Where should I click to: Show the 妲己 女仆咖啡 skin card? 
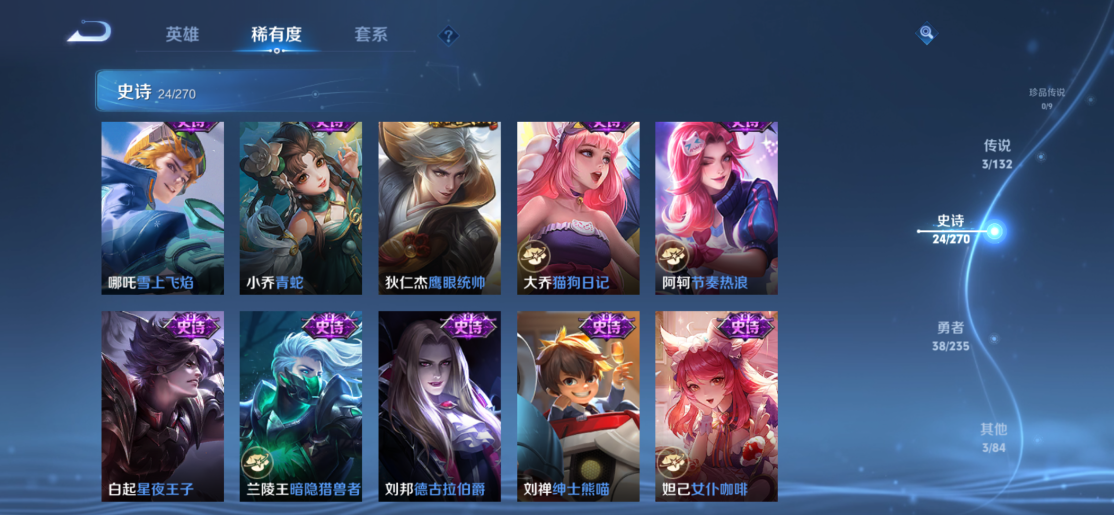pos(716,406)
